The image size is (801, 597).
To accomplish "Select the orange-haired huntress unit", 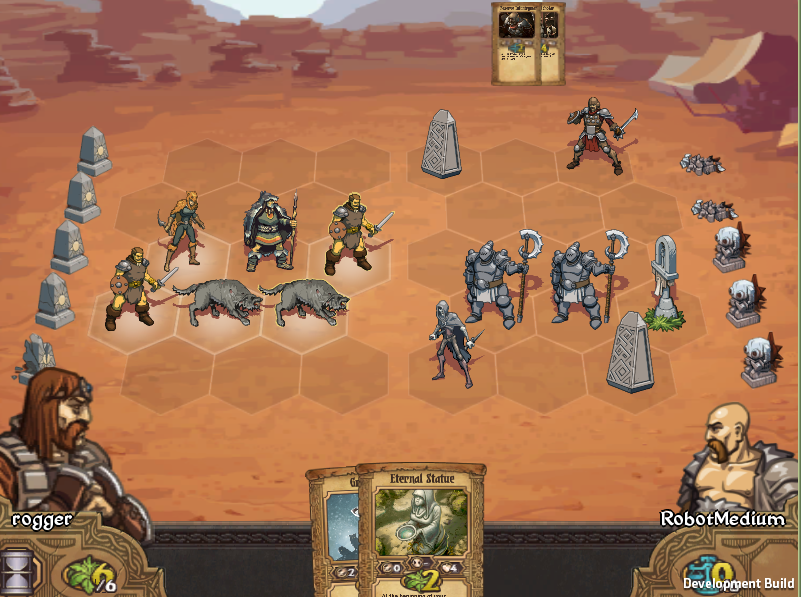I will pyautogui.click(x=183, y=229).
